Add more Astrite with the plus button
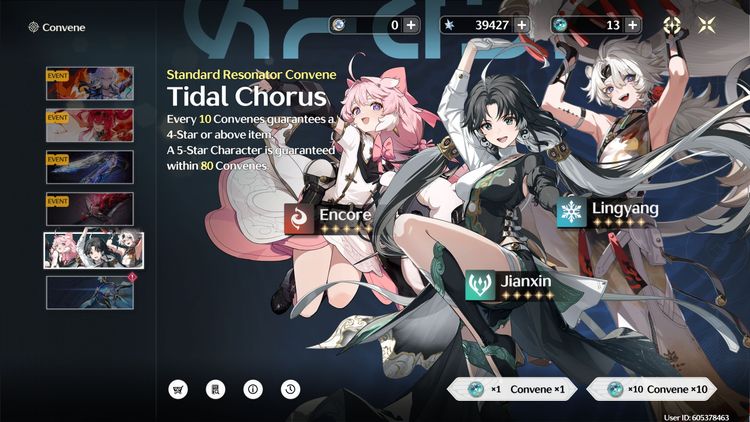Screen dimensions: 750x422 click(521, 25)
